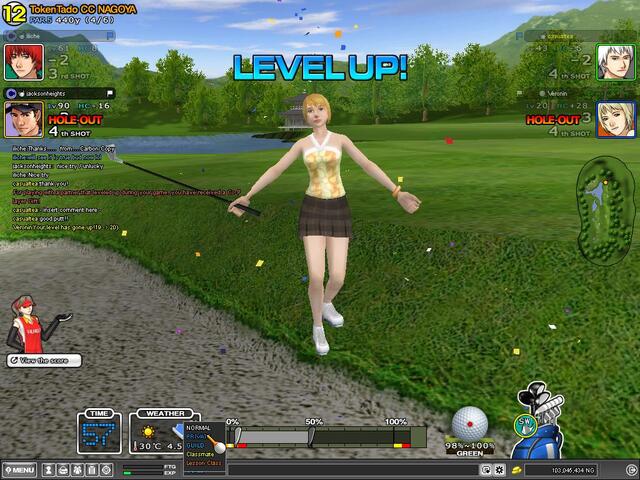Image resolution: width=640 pixels, height=480 pixels.
Task: Open the MENU button
Action: 20,470
